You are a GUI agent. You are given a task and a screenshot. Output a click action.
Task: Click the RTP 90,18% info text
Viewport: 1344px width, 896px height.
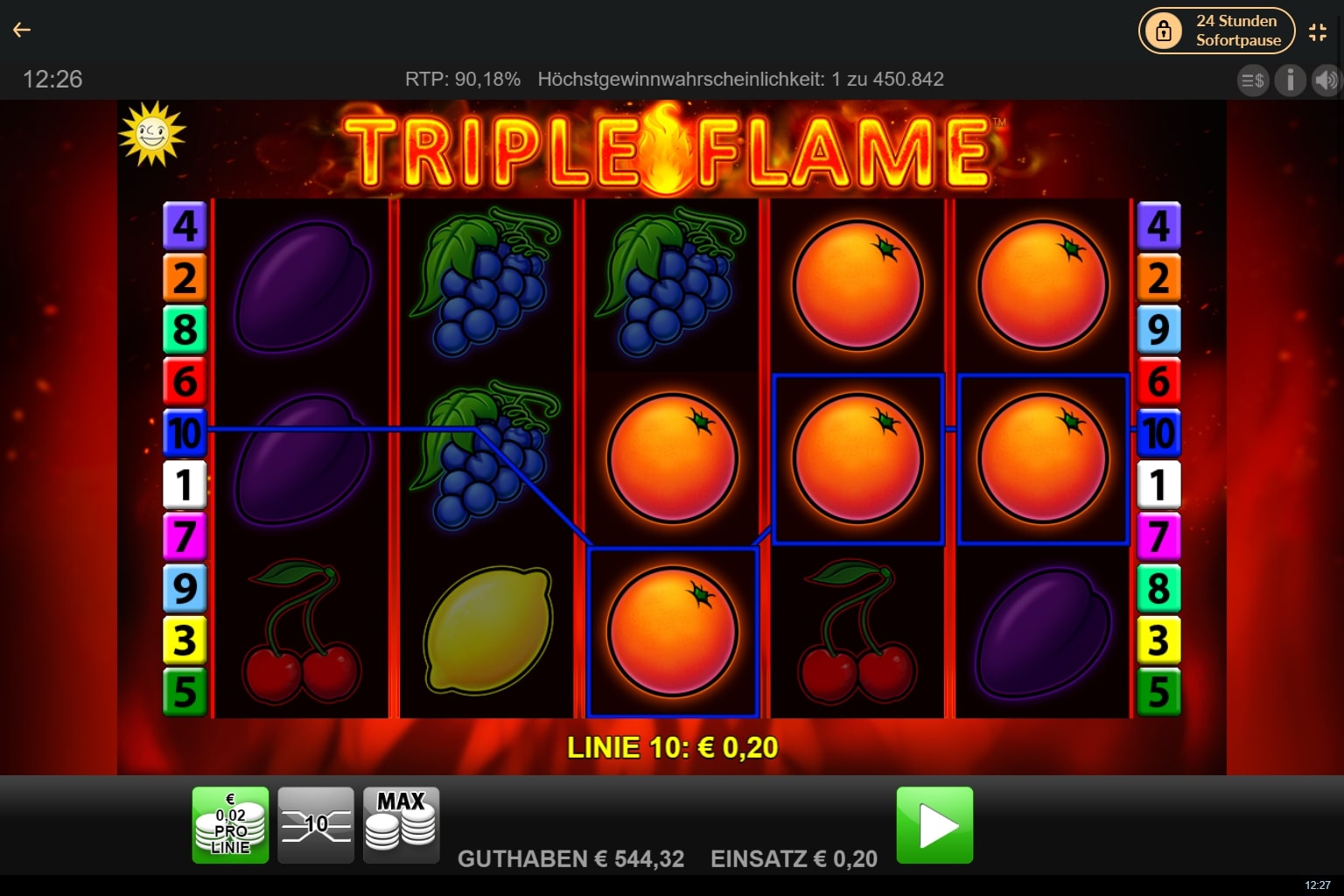(462, 79)
